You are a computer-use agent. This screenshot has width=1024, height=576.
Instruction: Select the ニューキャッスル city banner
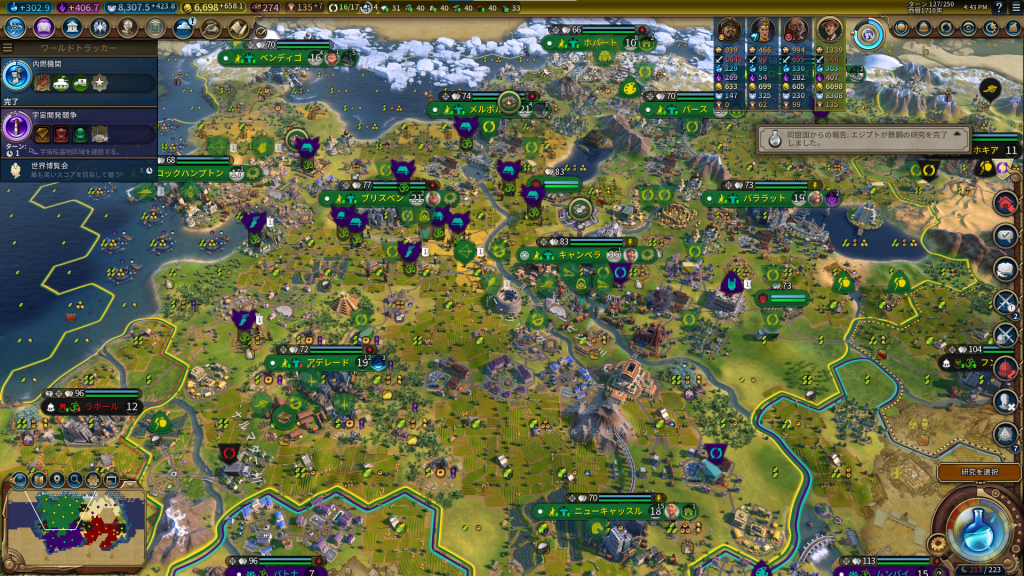[607, 511]
